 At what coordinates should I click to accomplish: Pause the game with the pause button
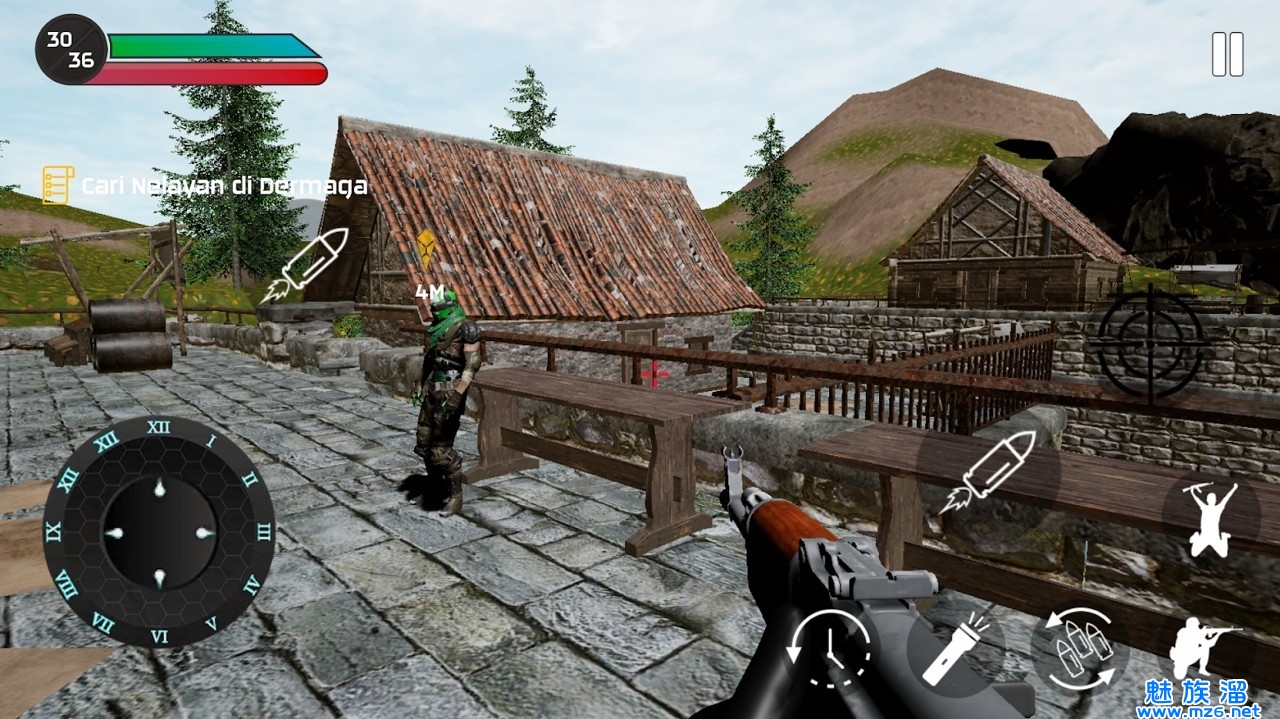[x=1227, y=54]
